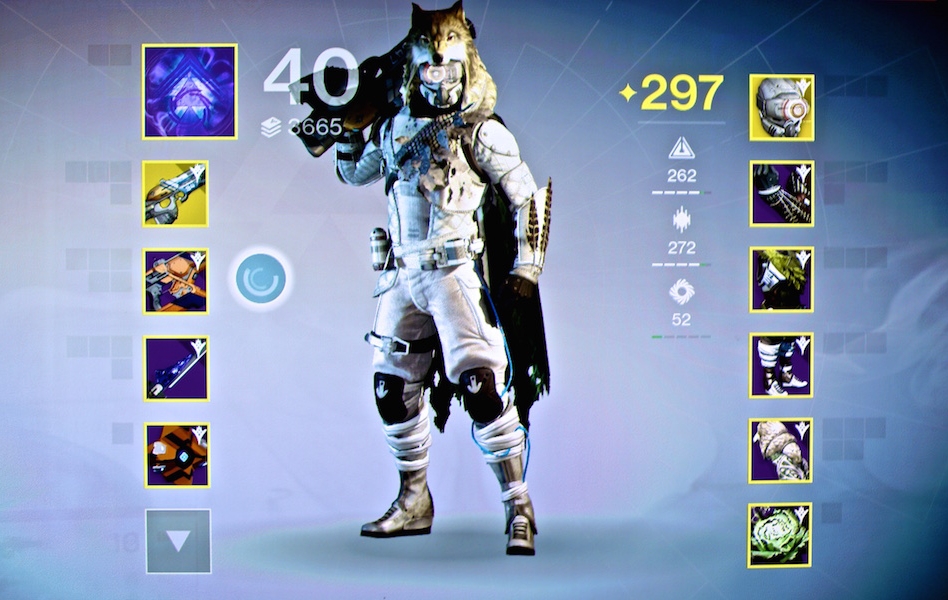Select the green rose artifact slot
Screen dimensions: 948x600
[x=781, y=535]
